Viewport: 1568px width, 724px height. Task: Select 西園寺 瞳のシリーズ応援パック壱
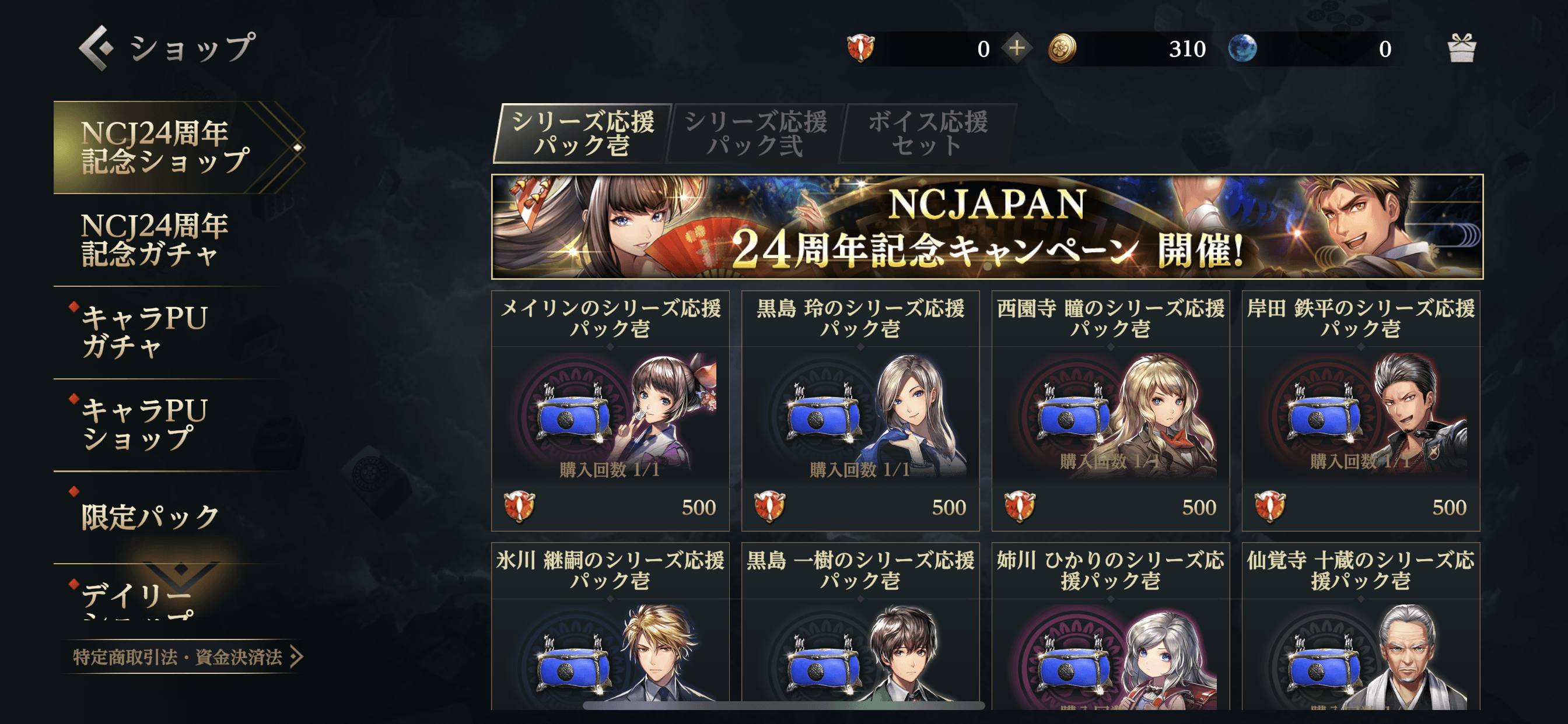[1110, 410]
